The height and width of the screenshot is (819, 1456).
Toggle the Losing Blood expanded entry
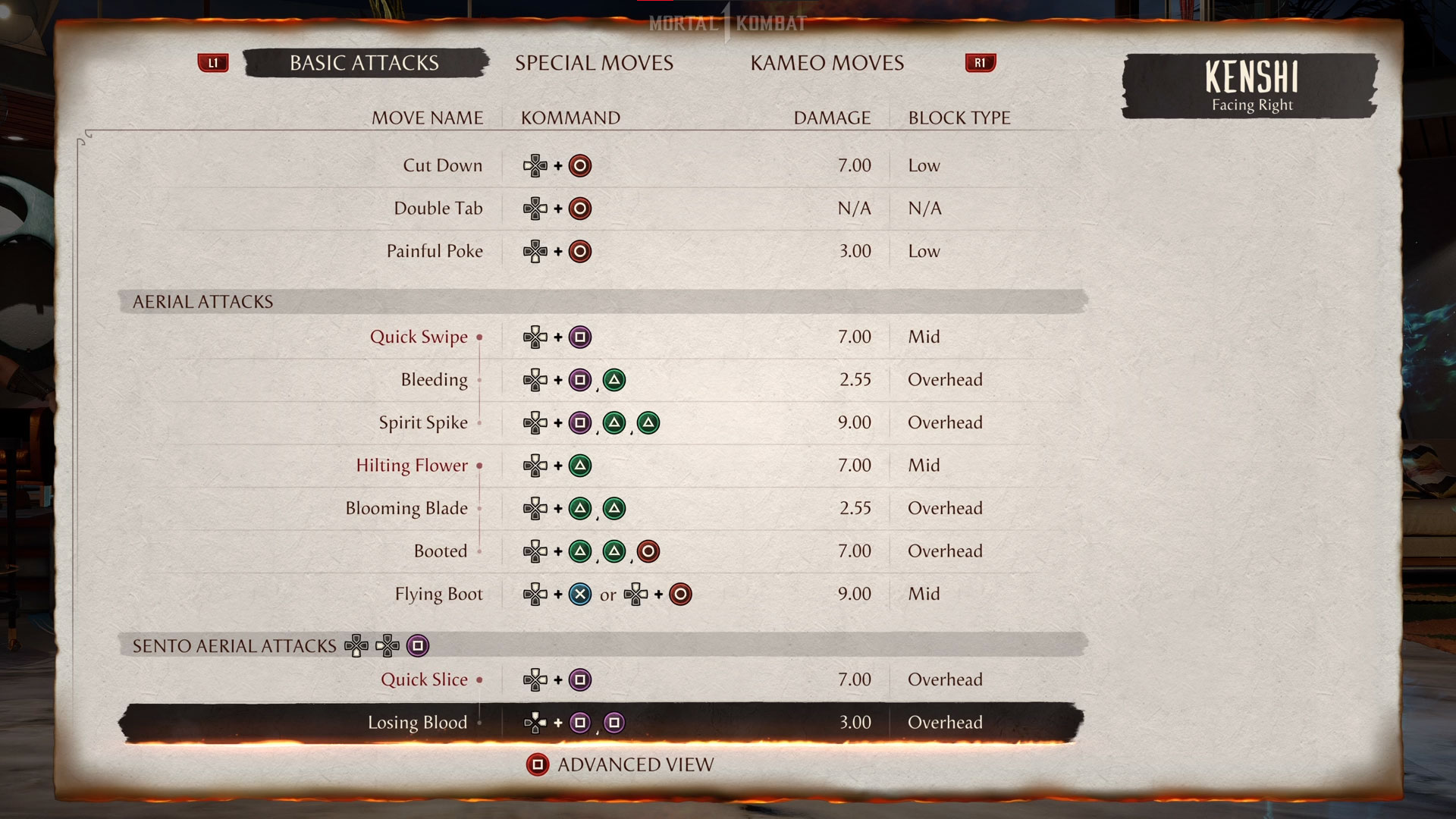point(479,723)
